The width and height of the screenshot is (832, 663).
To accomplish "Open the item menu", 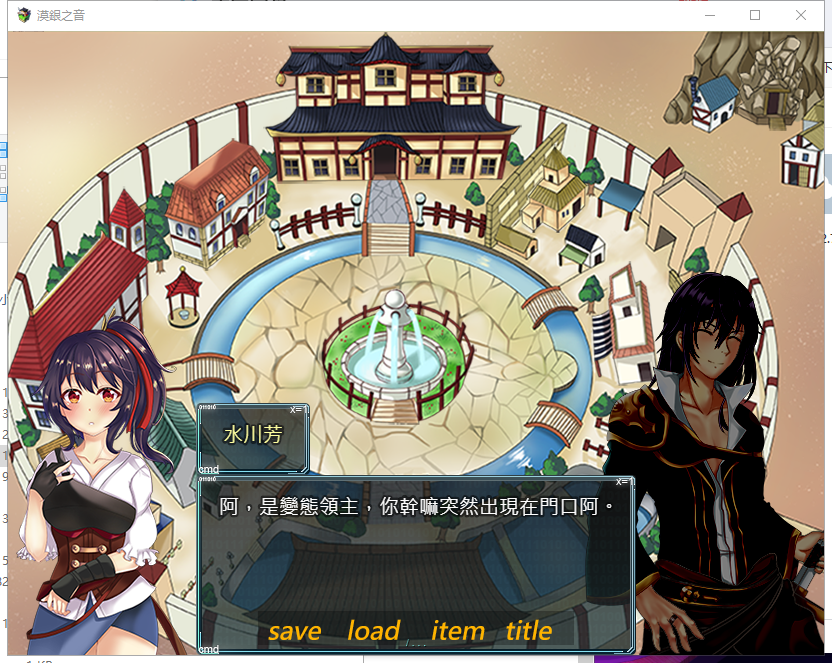I will (x=457, y=631).
